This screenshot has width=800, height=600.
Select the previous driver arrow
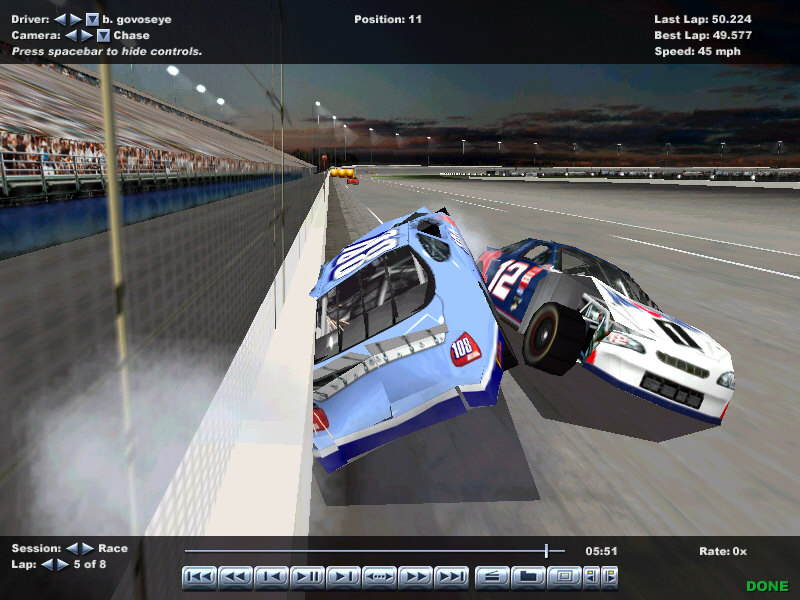[60, 19]
